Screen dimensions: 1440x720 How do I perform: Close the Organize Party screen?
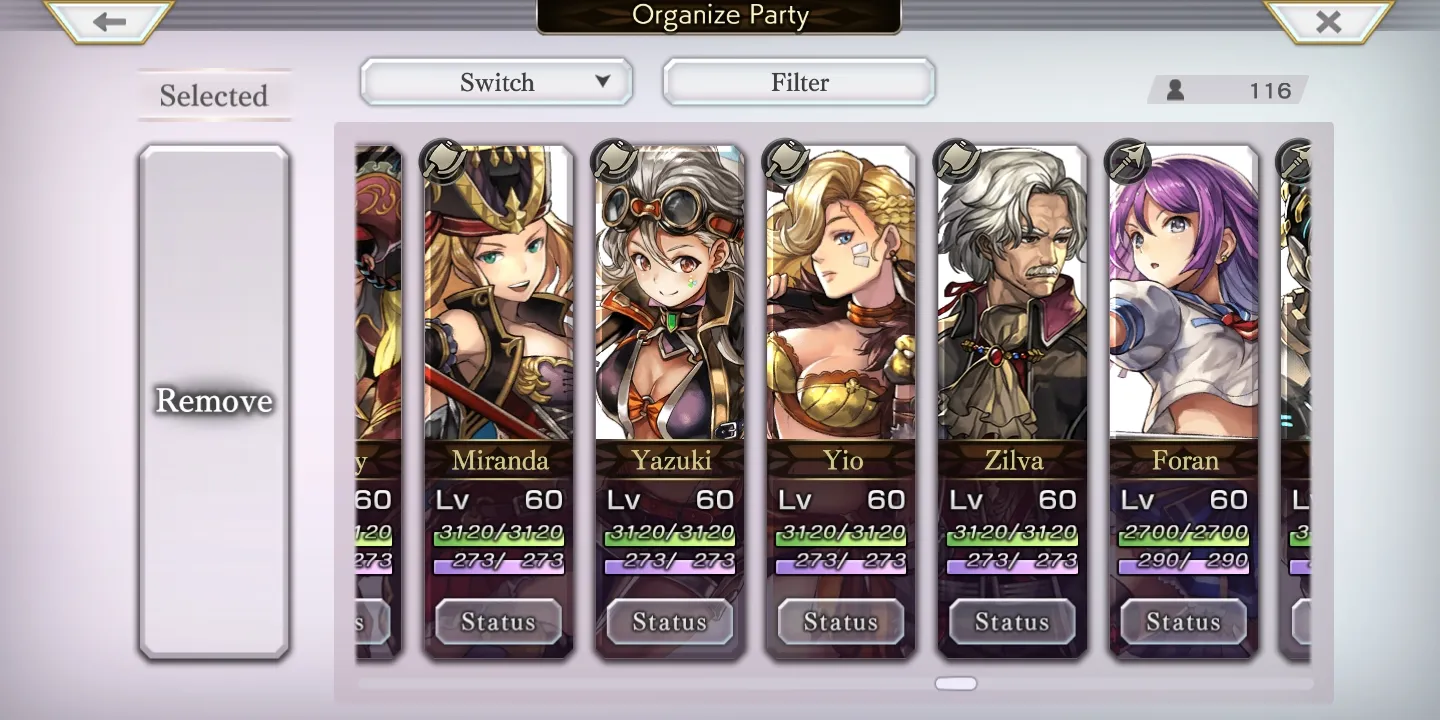[1328, 21]
